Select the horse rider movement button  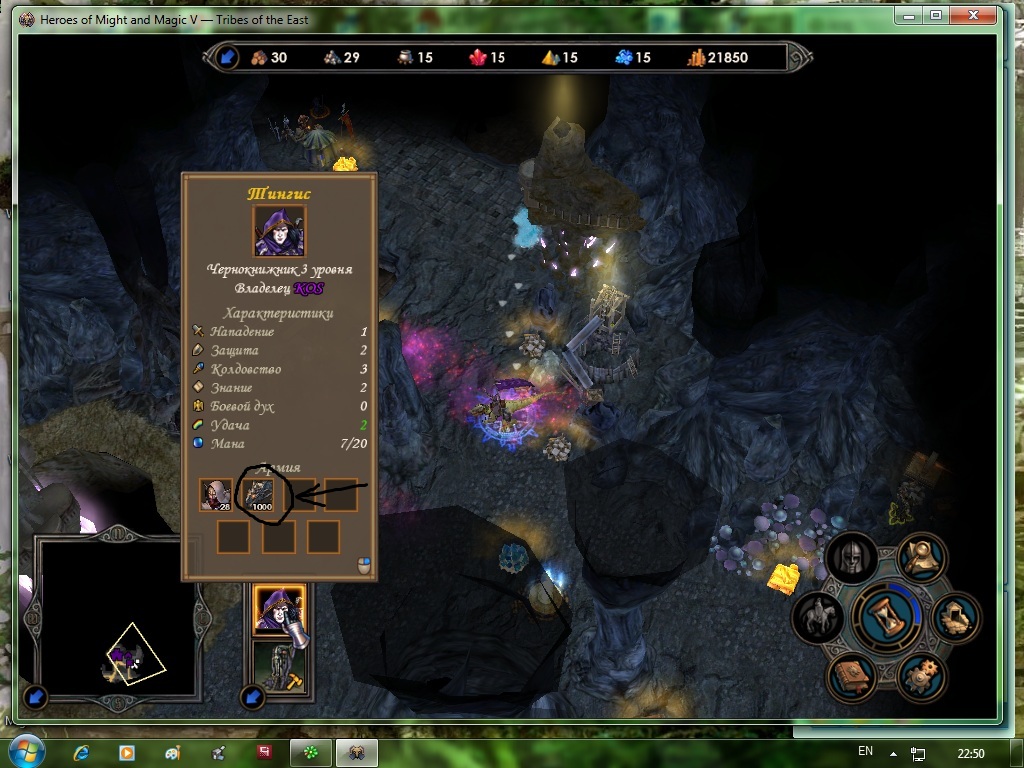818,618
